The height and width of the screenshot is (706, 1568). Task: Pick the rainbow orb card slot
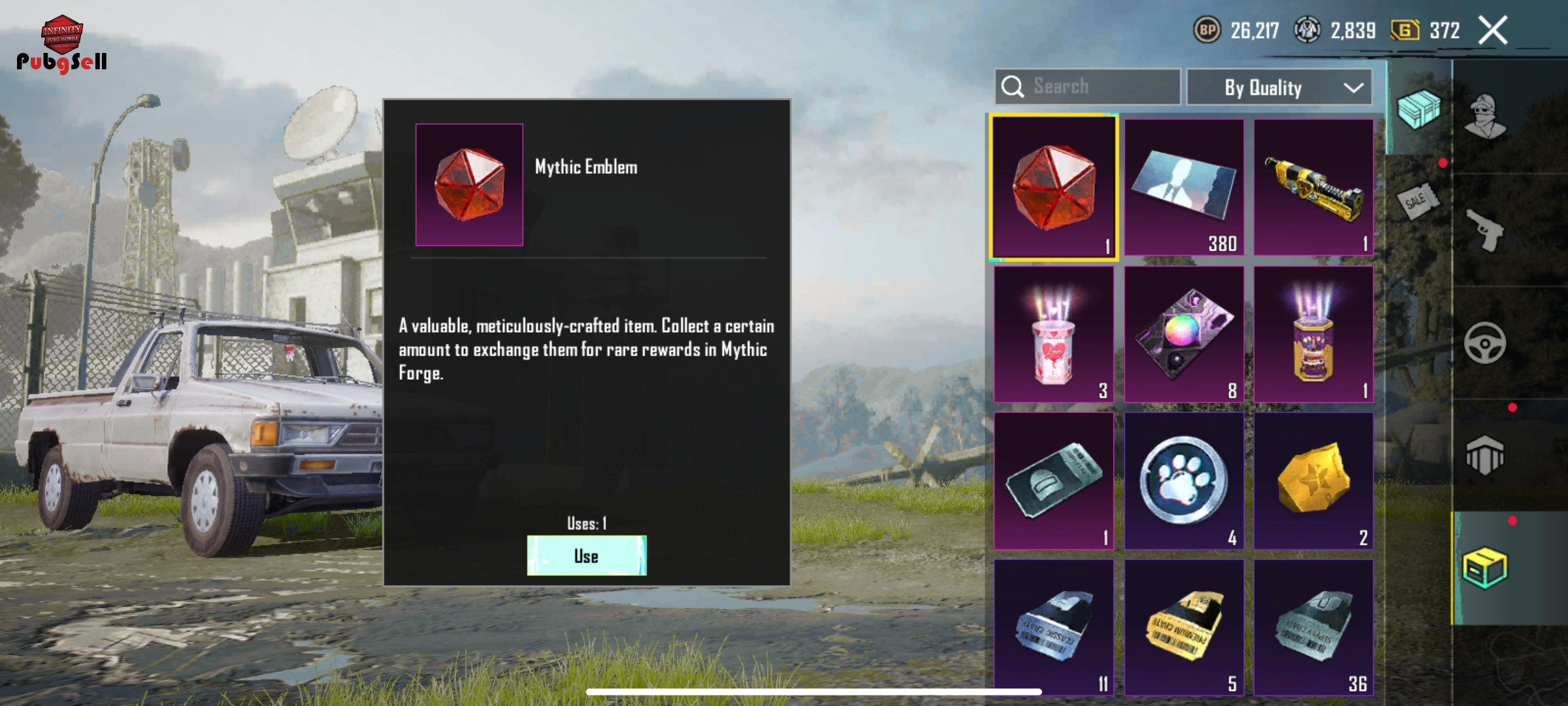(1184, 334)
